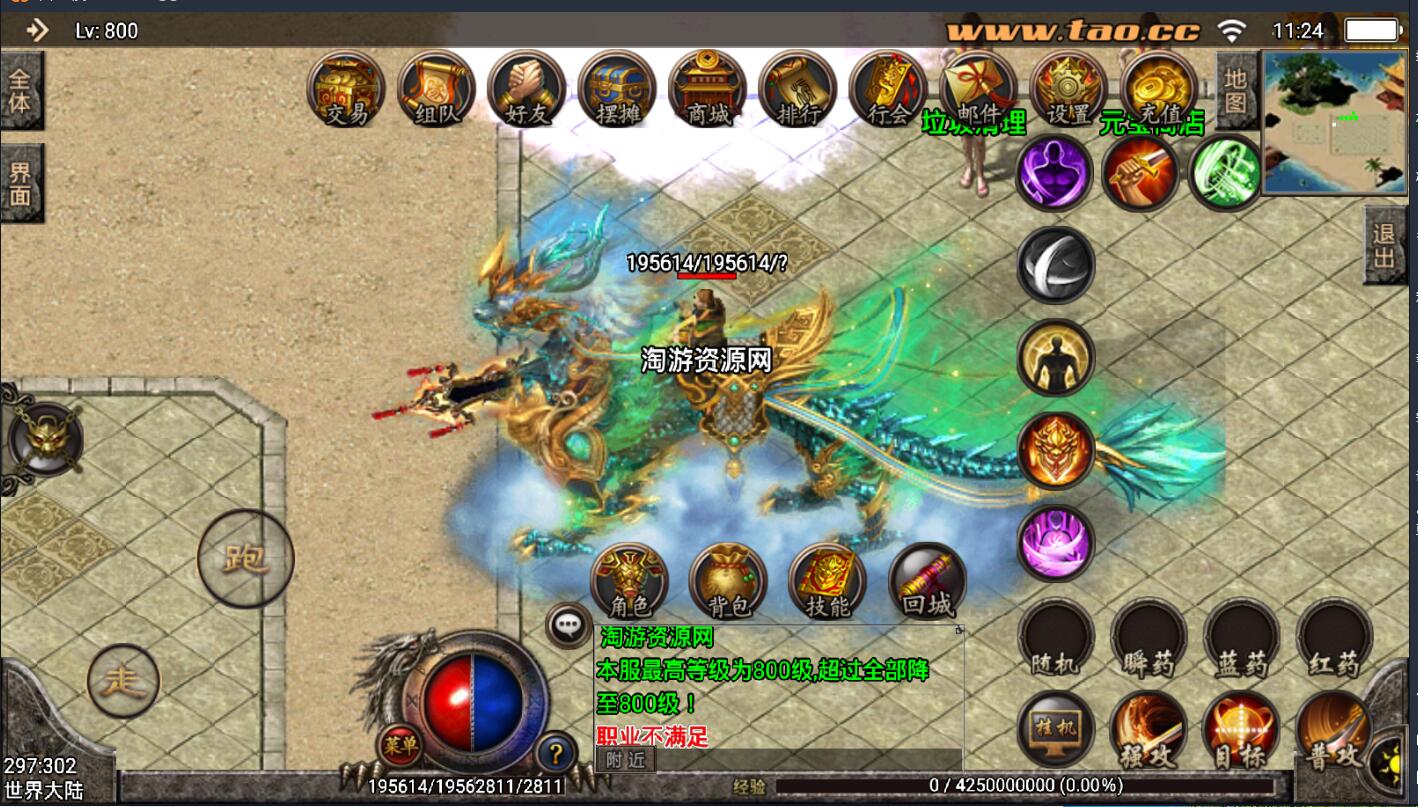Open the 背包 bag inventory
Viewport: 1418px width, 807px height.
pyautogui.click(x=728, y=581)
